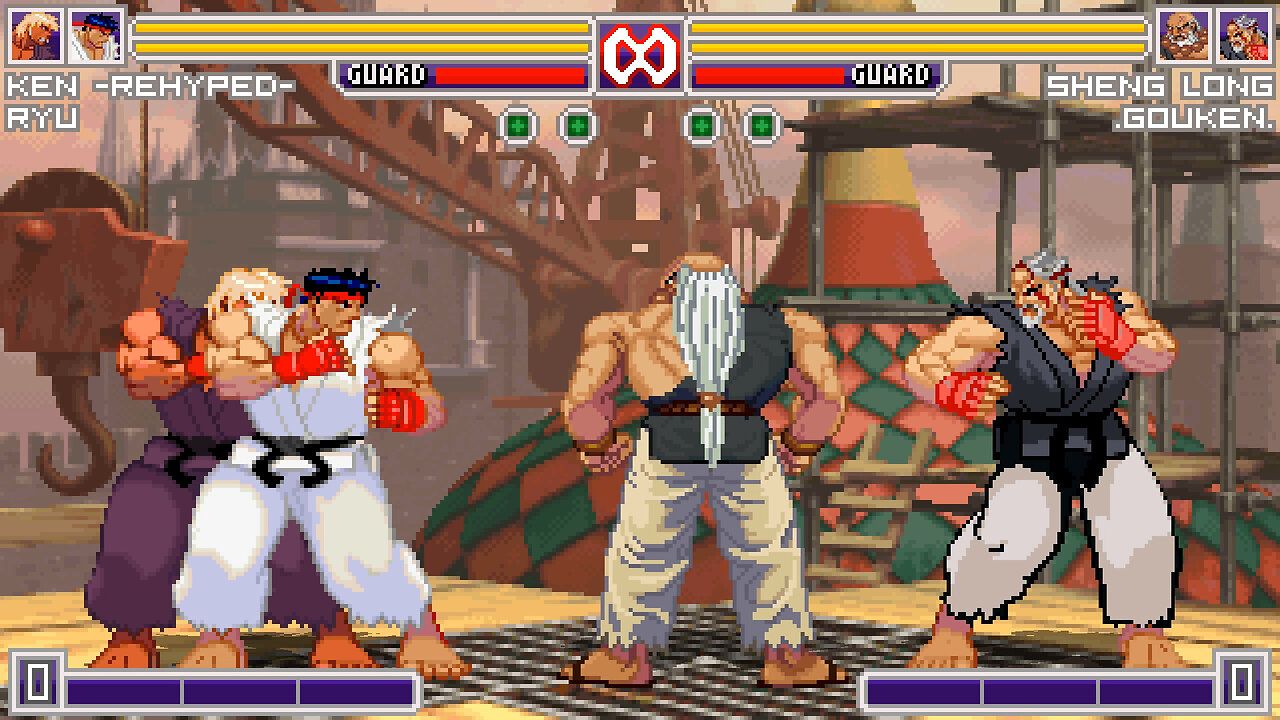Click the rightmost green gem indicator
Screen dimensions: 1280x720
[x=763, y=124]
